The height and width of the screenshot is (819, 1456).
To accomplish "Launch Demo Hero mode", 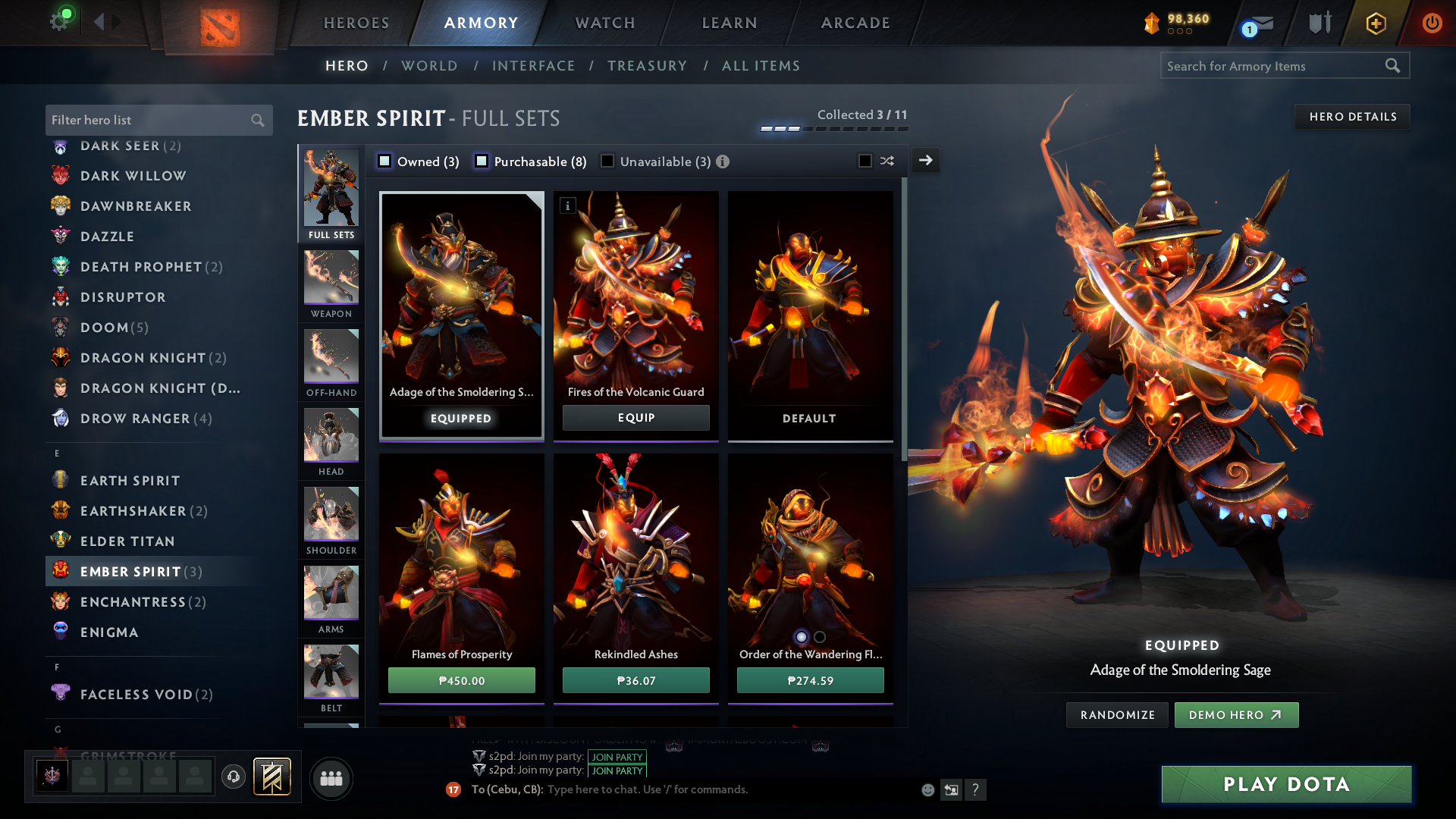I will point(1236,715).
